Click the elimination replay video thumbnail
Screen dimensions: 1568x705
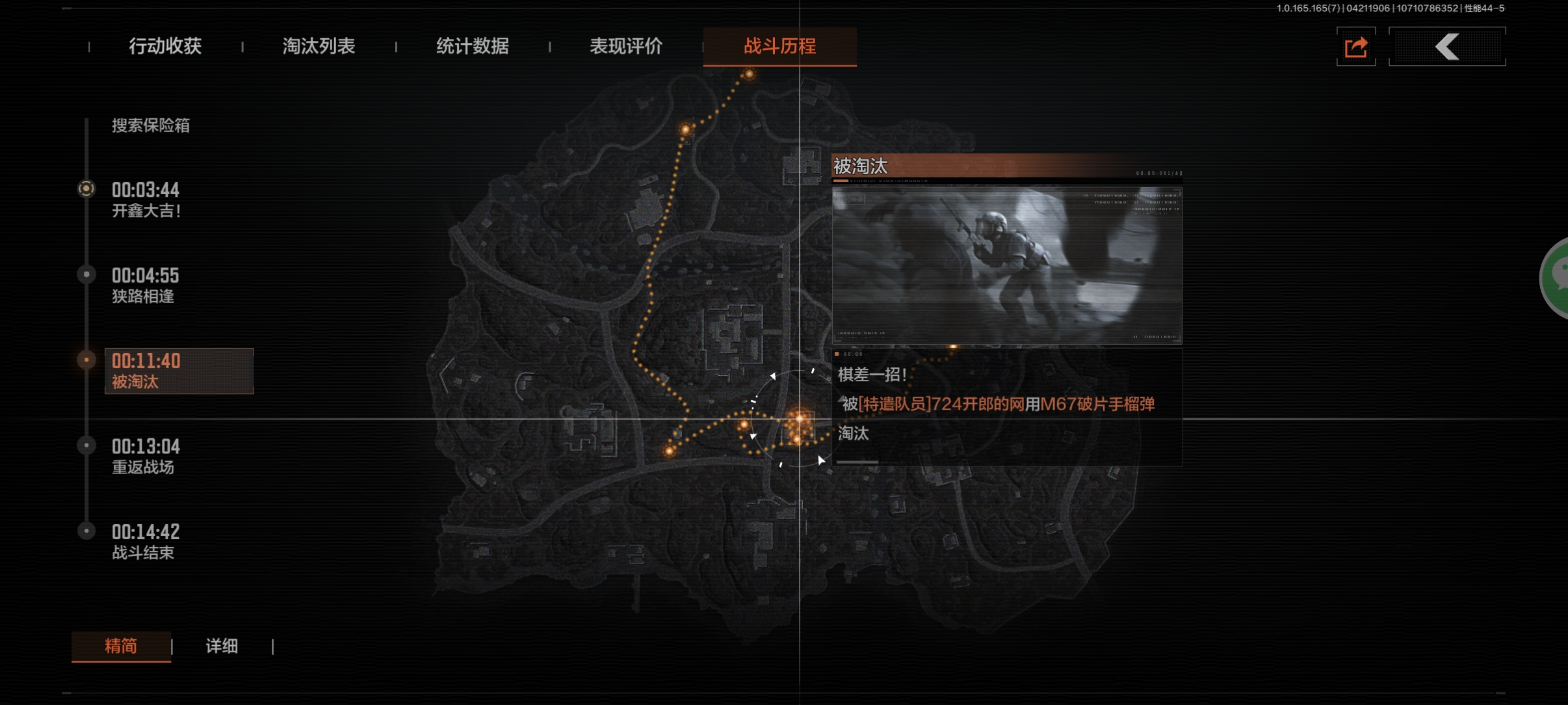(x=1006, y=265)
